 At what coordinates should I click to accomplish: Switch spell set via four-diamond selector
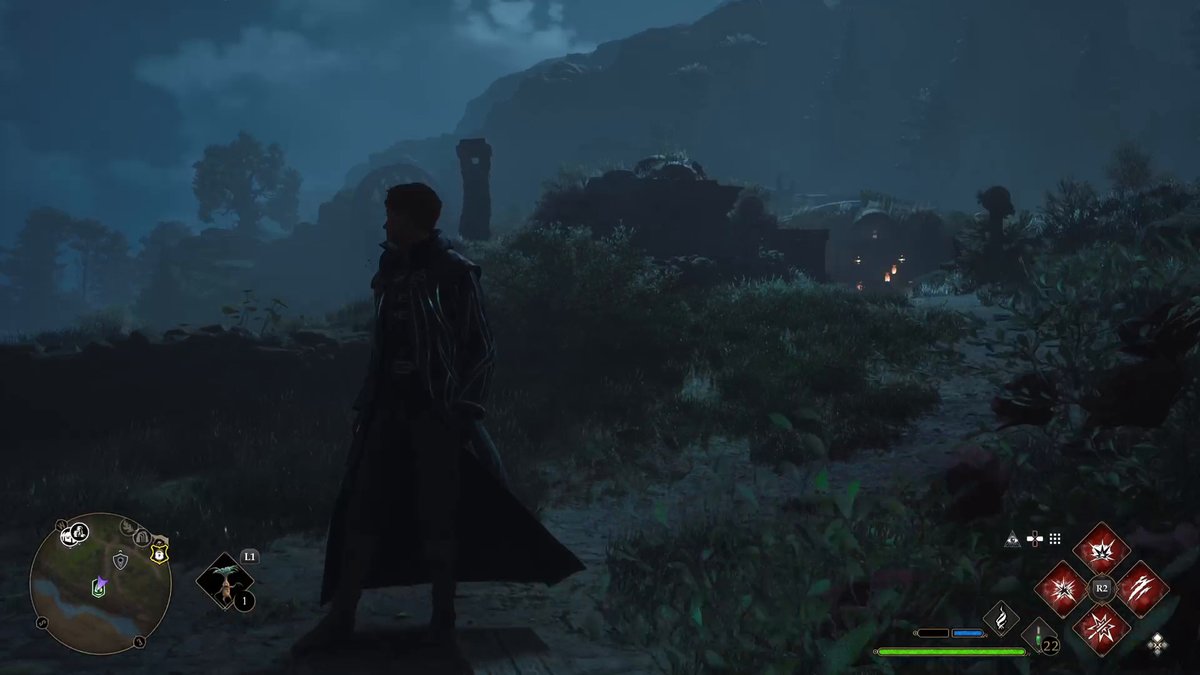click(1157, 643)
